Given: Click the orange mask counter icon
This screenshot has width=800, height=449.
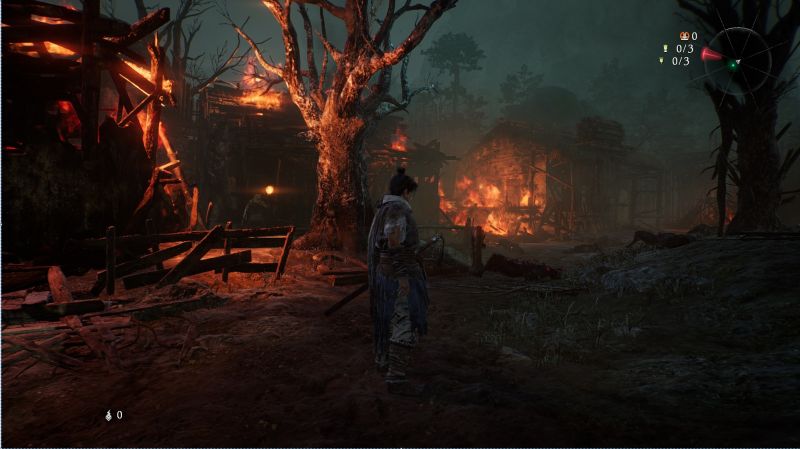Looking at the screenshot, I should (682, 35).
